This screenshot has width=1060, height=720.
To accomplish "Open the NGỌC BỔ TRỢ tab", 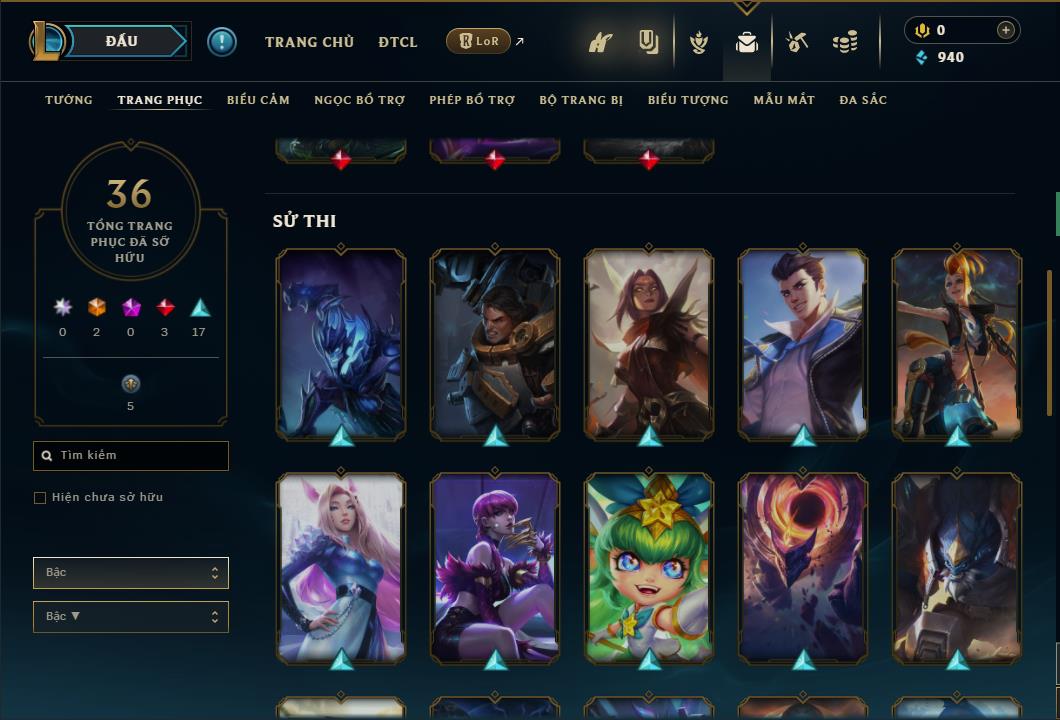I will coord(359,100).
